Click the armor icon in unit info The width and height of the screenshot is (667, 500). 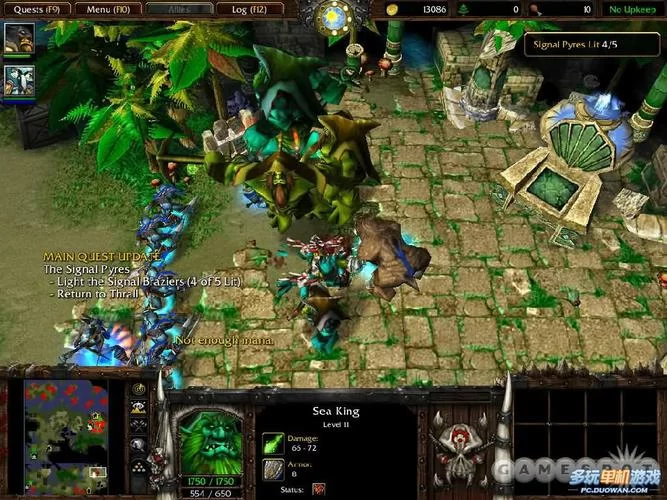272,467
